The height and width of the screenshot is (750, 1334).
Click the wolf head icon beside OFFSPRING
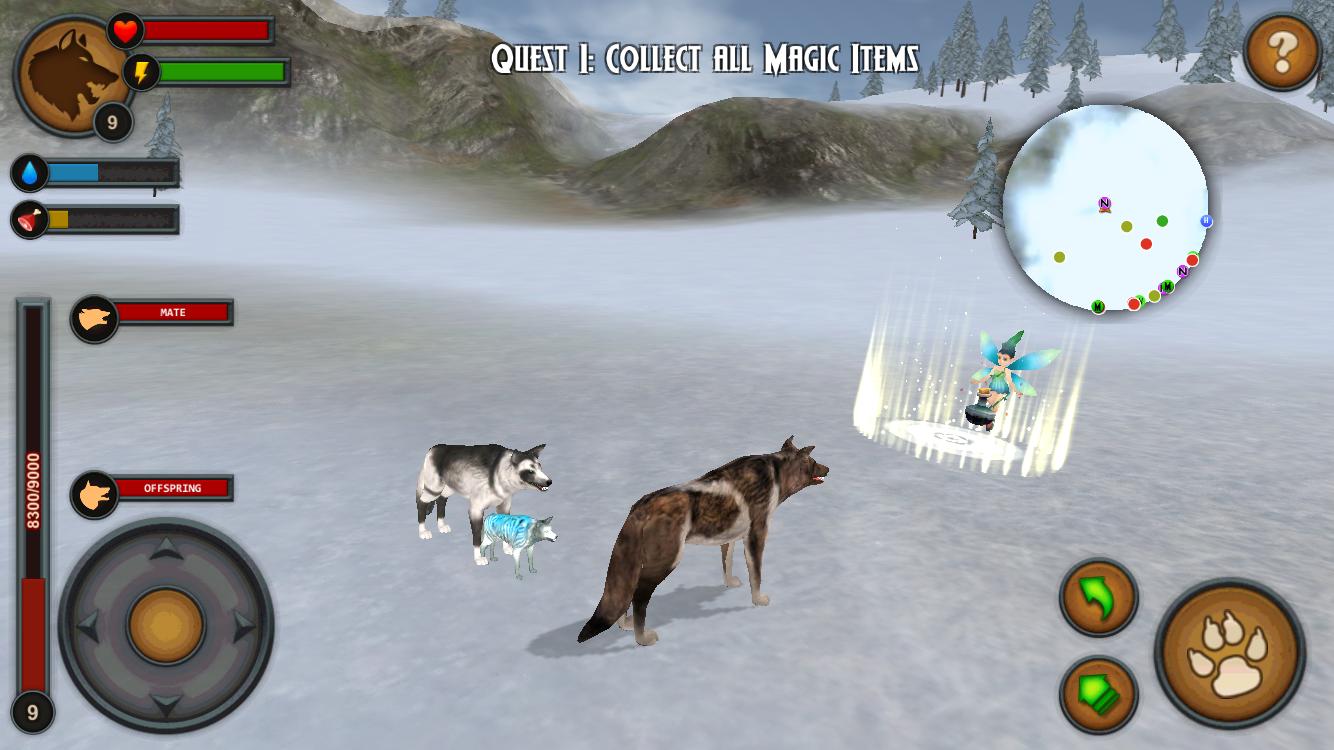[94, 489]
